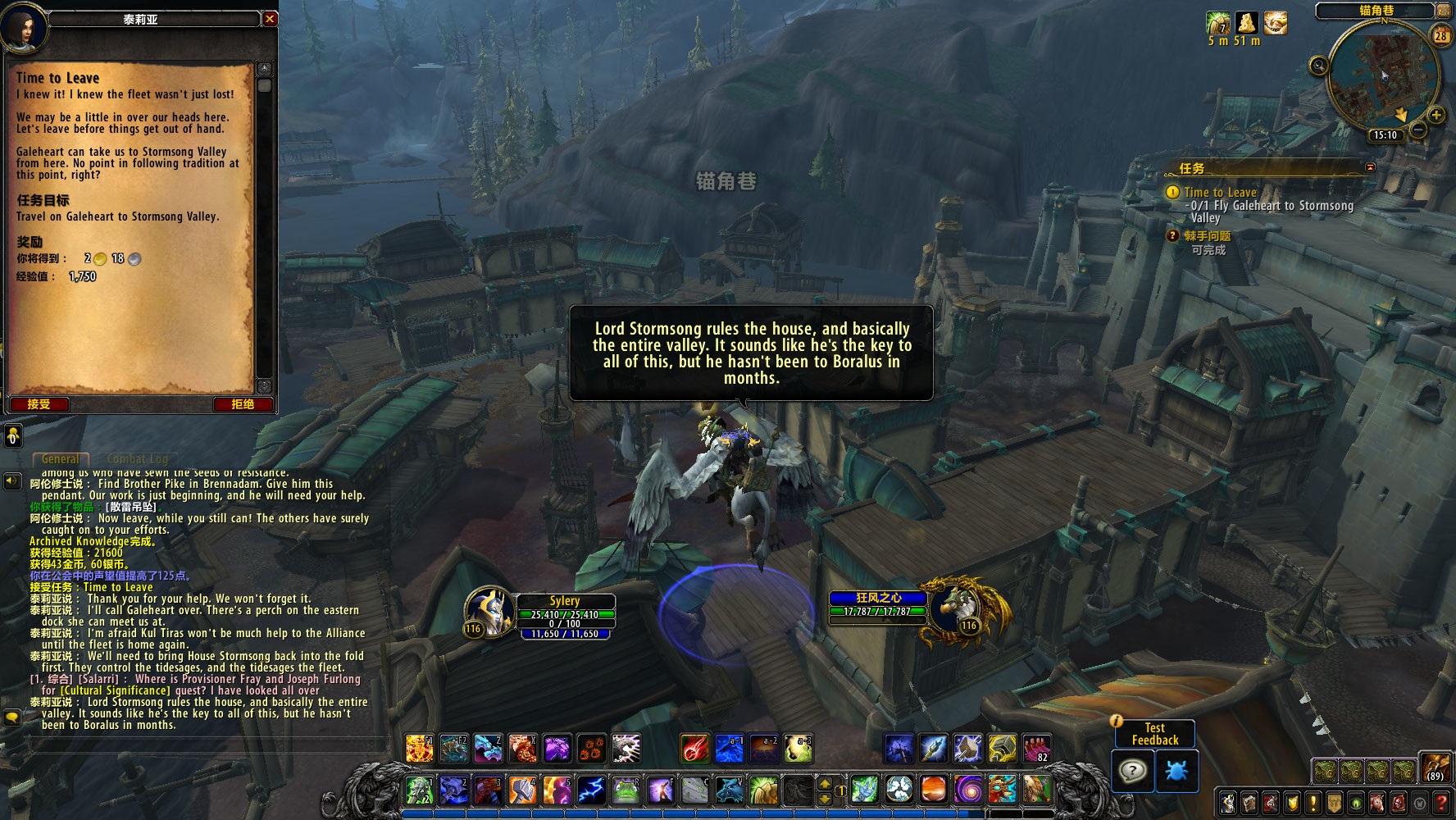Switch to the Combat Log chat tab
Viewport: 1456px width, 820px height.
[x=137, y=459]
